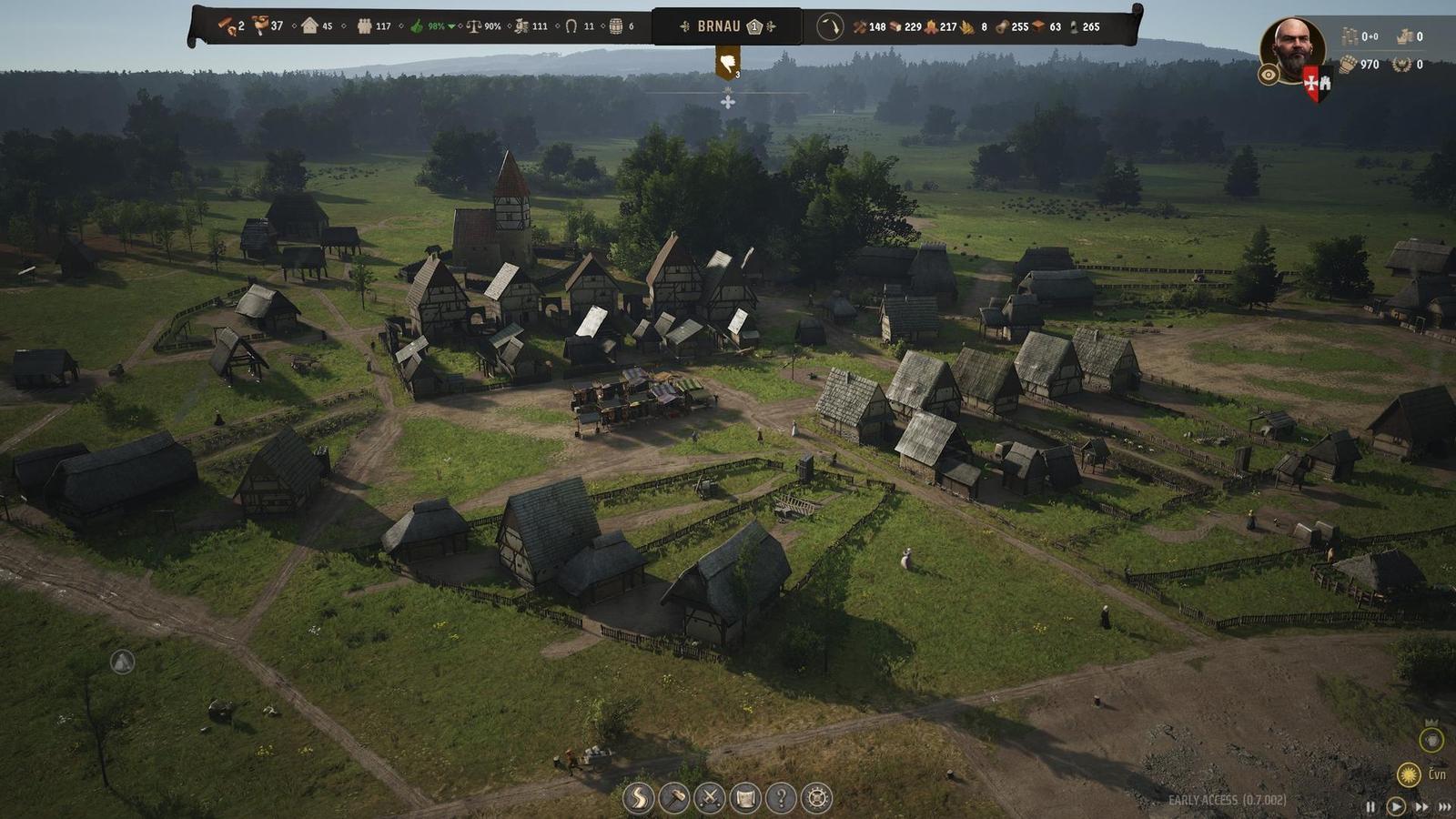Set game to triple fast-forward speed
1456x819 pixels.
coord(1444,806)
